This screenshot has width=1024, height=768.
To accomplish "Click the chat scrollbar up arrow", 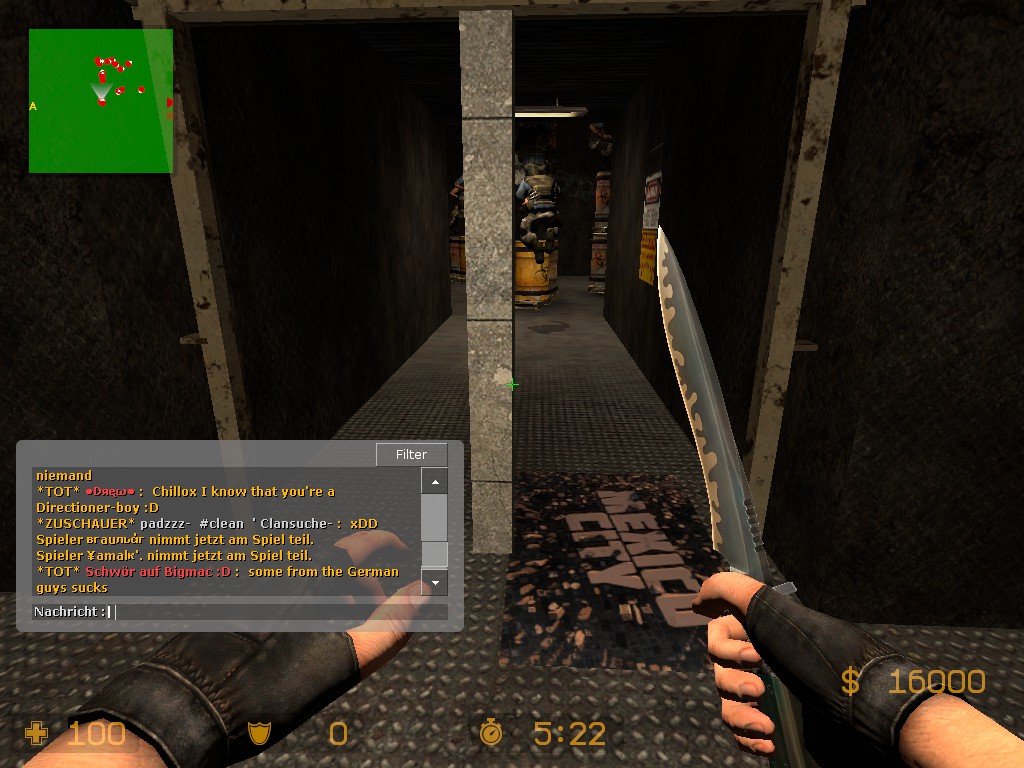I will point(434,483).
